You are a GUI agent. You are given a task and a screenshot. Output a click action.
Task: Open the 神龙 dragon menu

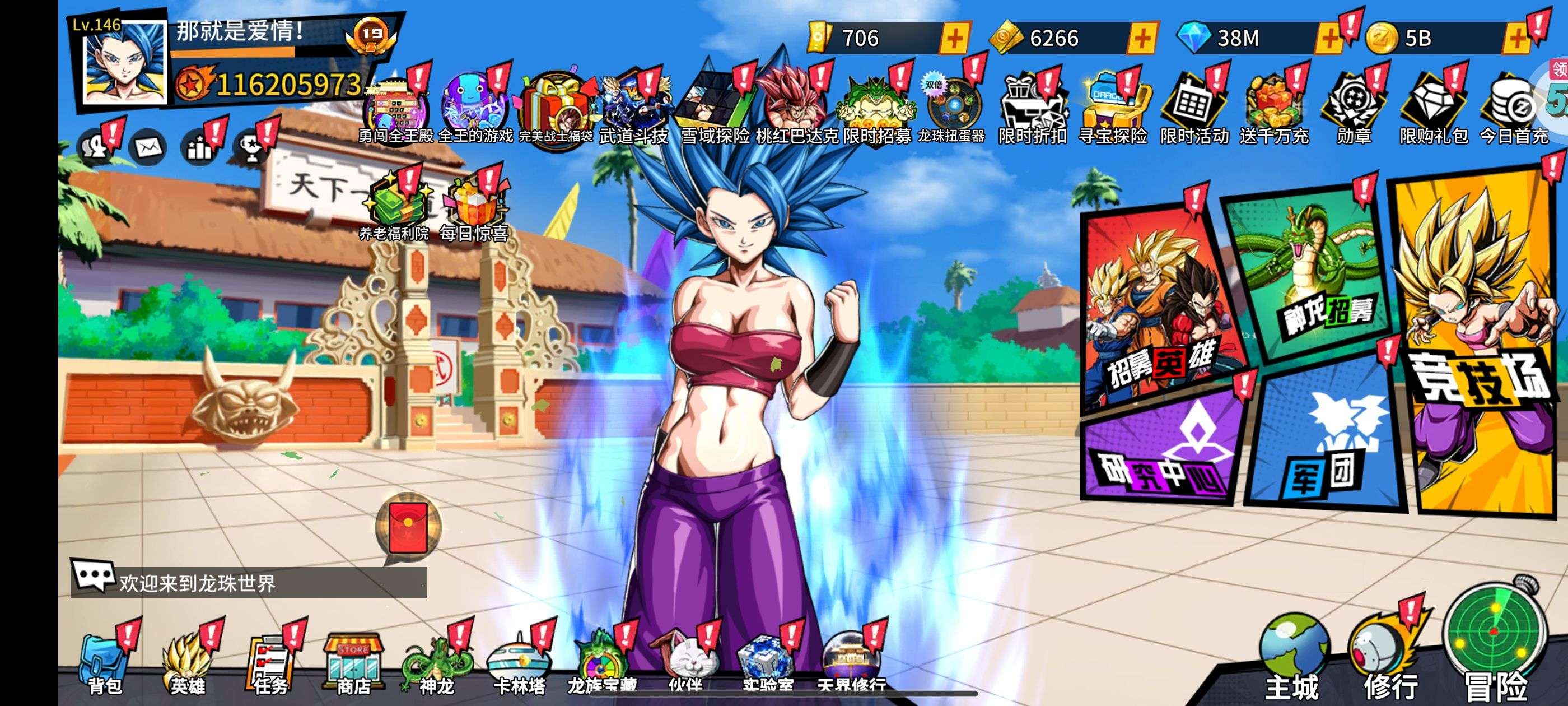point(436,665)
